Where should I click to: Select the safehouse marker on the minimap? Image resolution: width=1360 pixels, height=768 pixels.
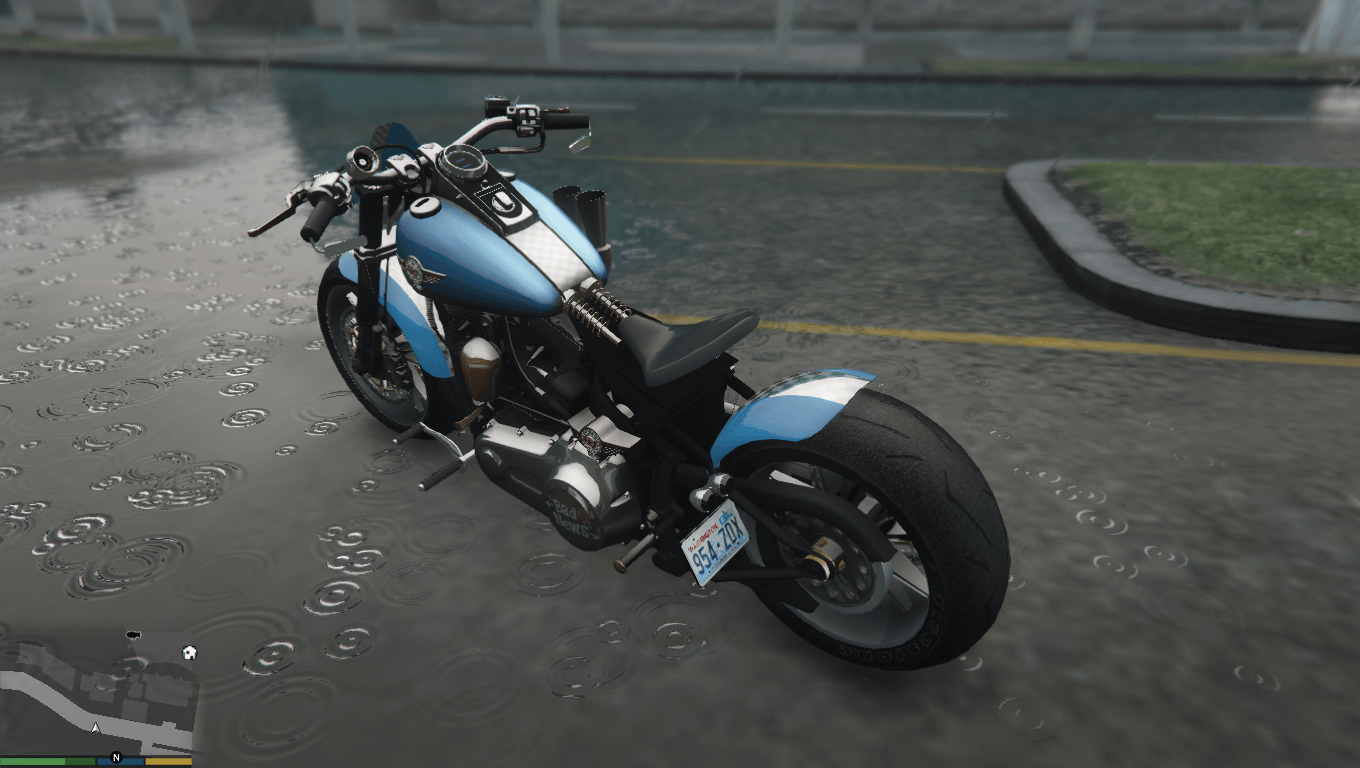point(189,653)
